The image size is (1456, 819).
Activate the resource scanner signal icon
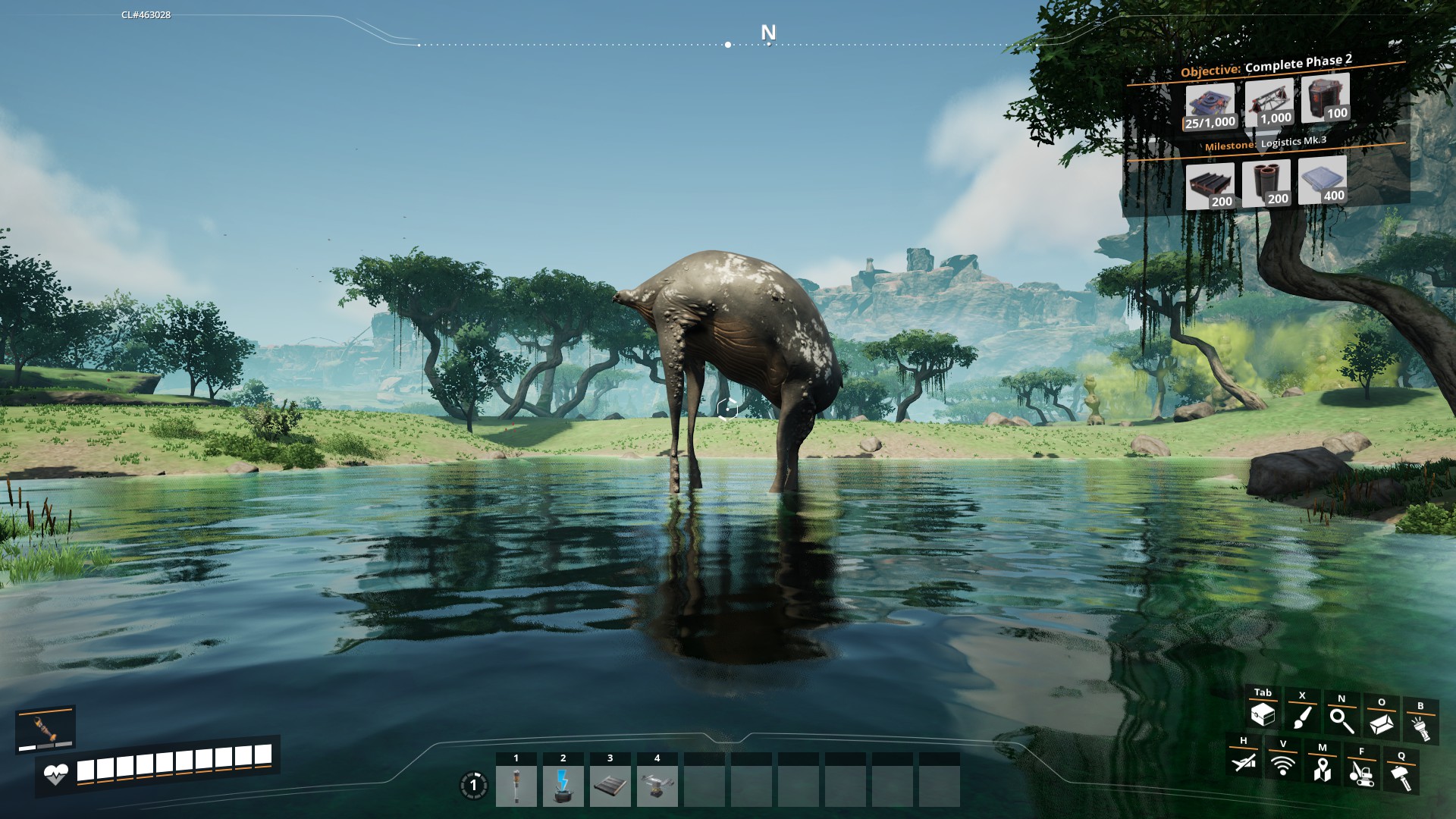tap(1283, 764)
